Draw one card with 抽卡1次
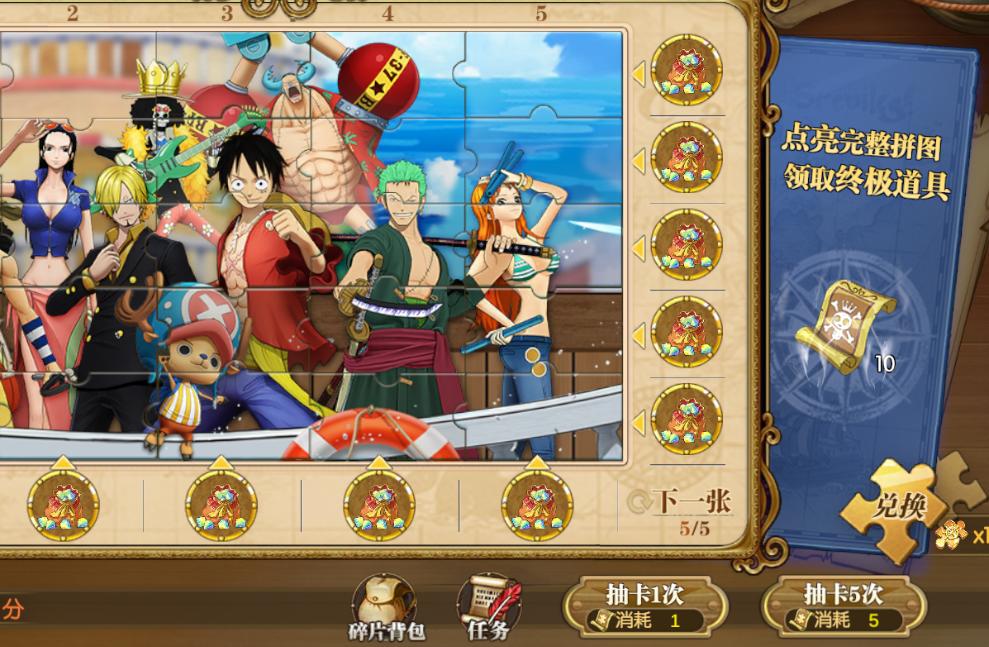This screenshot has width=989, height=647. click(x=644, y=606)
